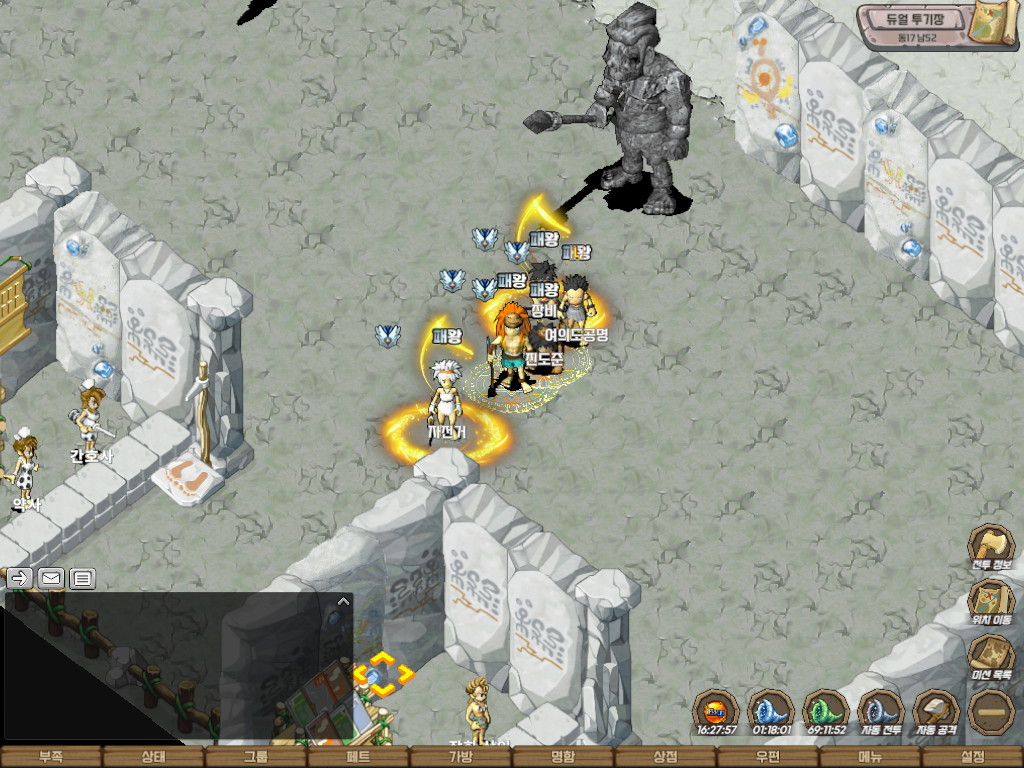Open the 페트 (pet) menu
This screenshot has height=768, width=1024.
coord(358,757)
